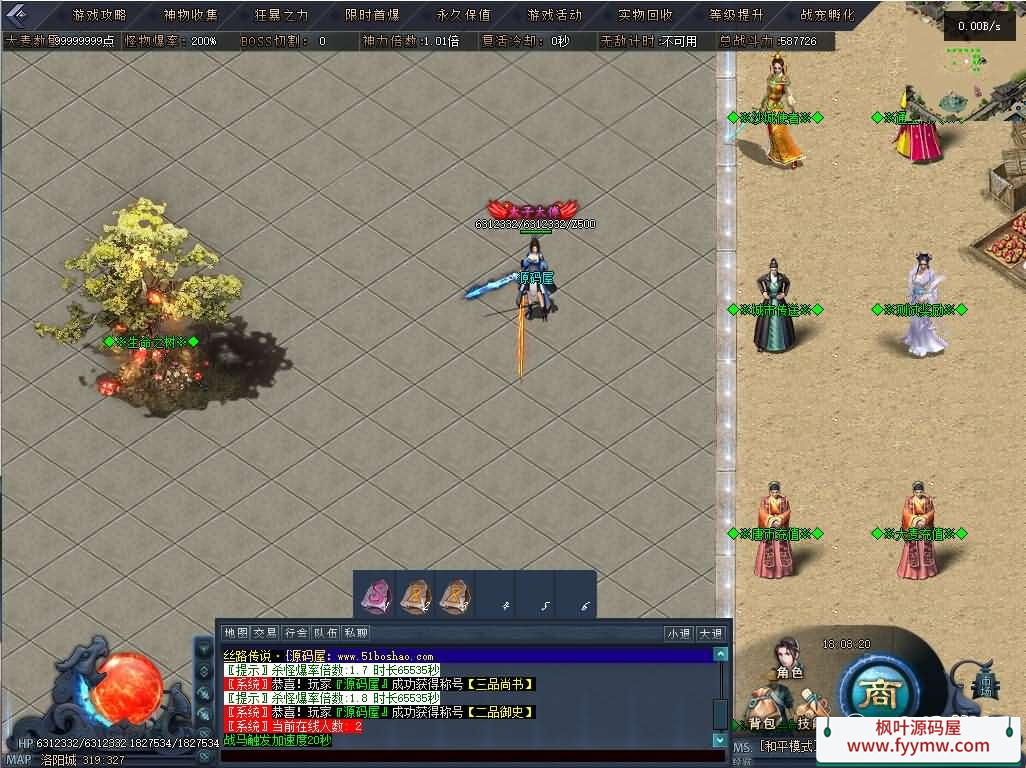Open the 游戏活动 events menu
1026x768 pixels.
pyautogui.click(x=555, y=15)
